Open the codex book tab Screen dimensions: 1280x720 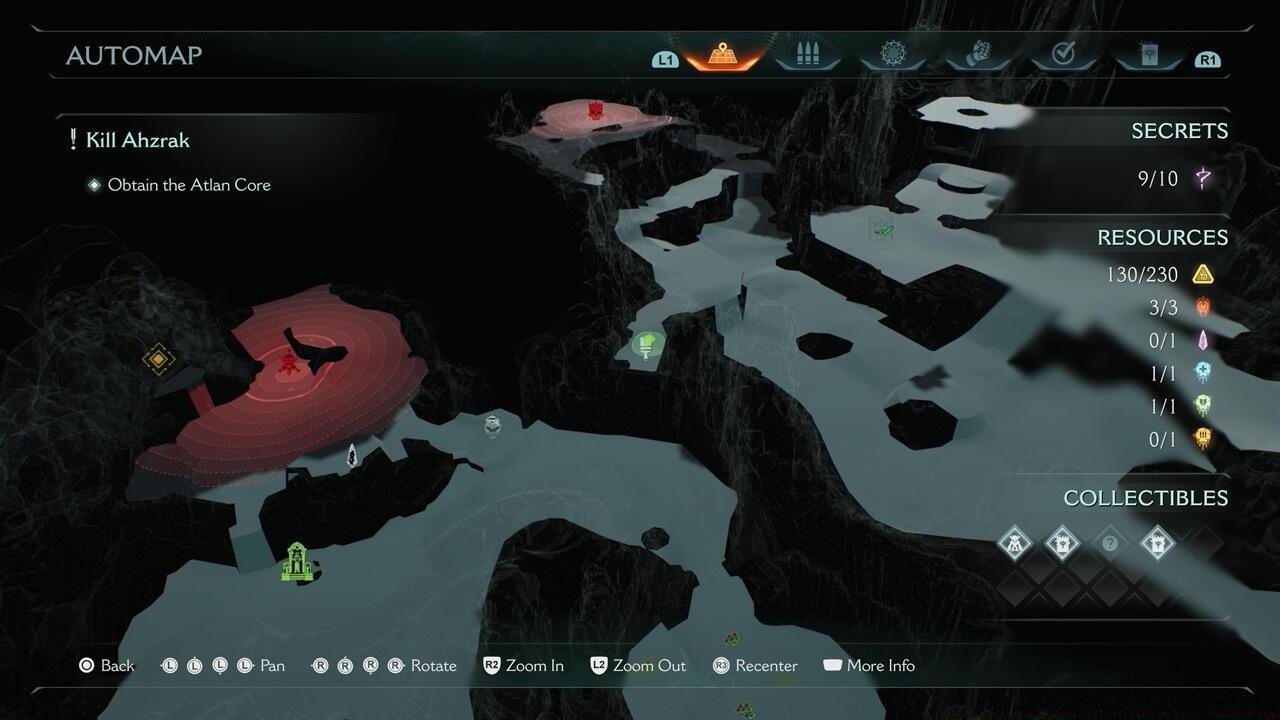click(x=1149, y=55)
